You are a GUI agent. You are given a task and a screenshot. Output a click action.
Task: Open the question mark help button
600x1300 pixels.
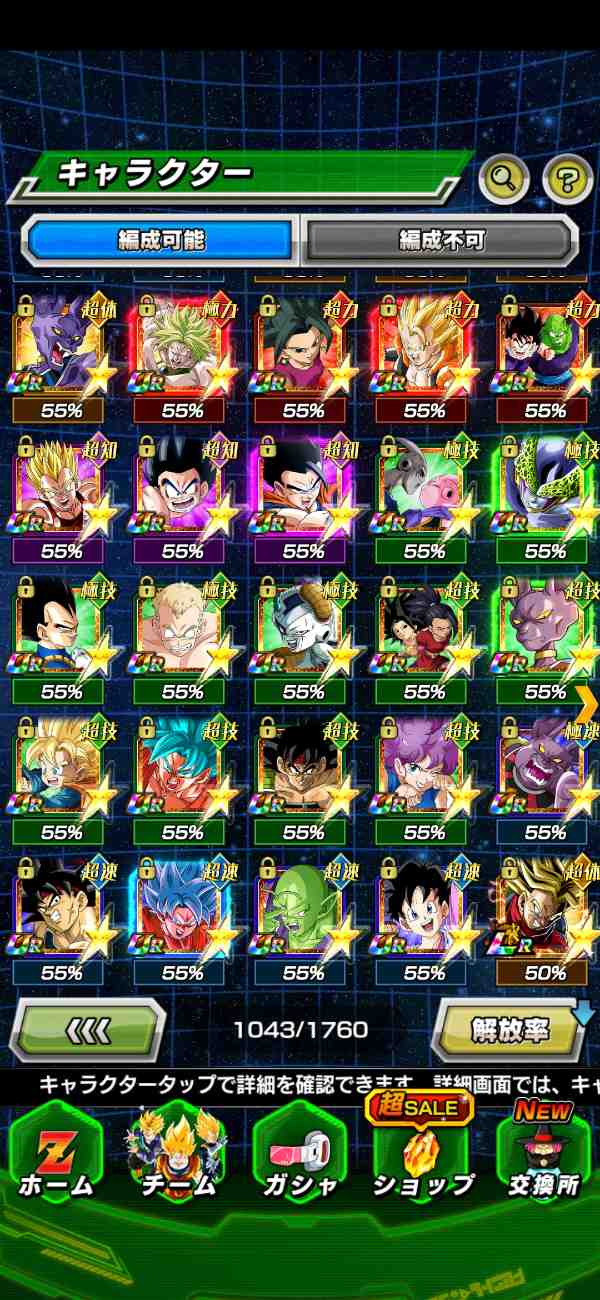click(x=567, y=180)
